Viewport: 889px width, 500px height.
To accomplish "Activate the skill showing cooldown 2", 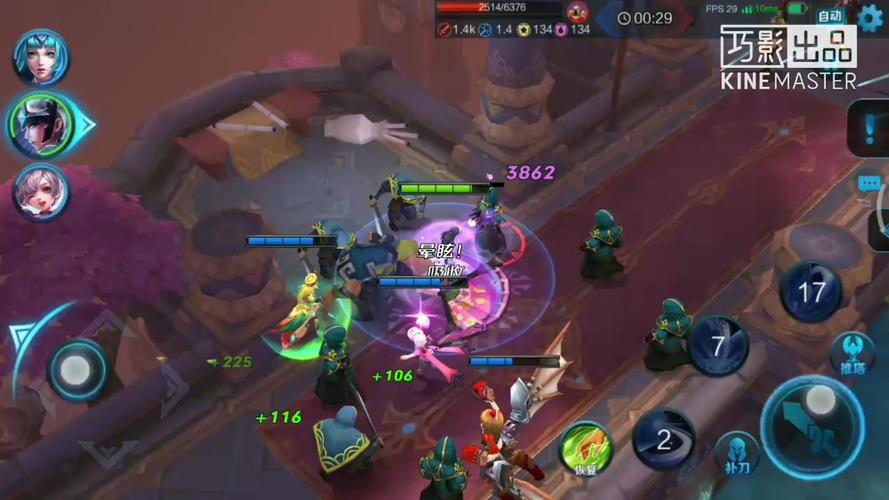I will [x=664, y=439].
